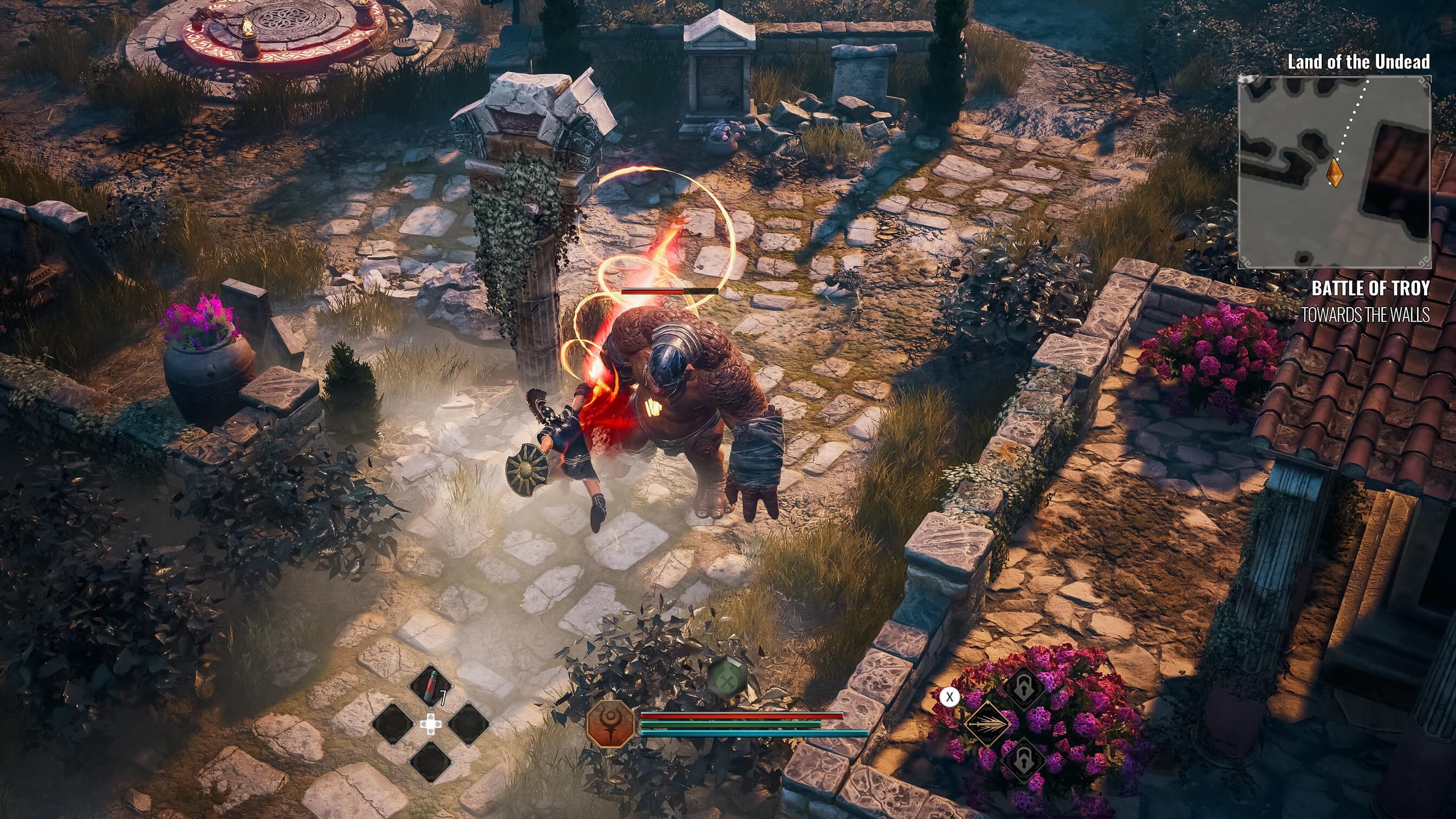This screenshot has width=1456, height=819.
Task: Open the minimap
Action: pyautogui.click(x=1334, y=172)
